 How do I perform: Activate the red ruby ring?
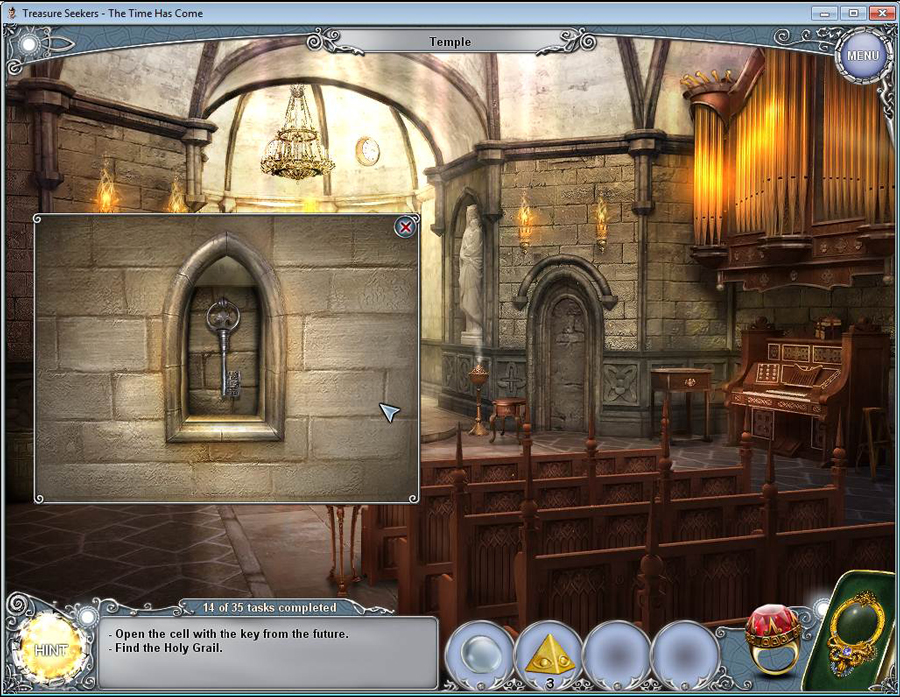[772, 638]
